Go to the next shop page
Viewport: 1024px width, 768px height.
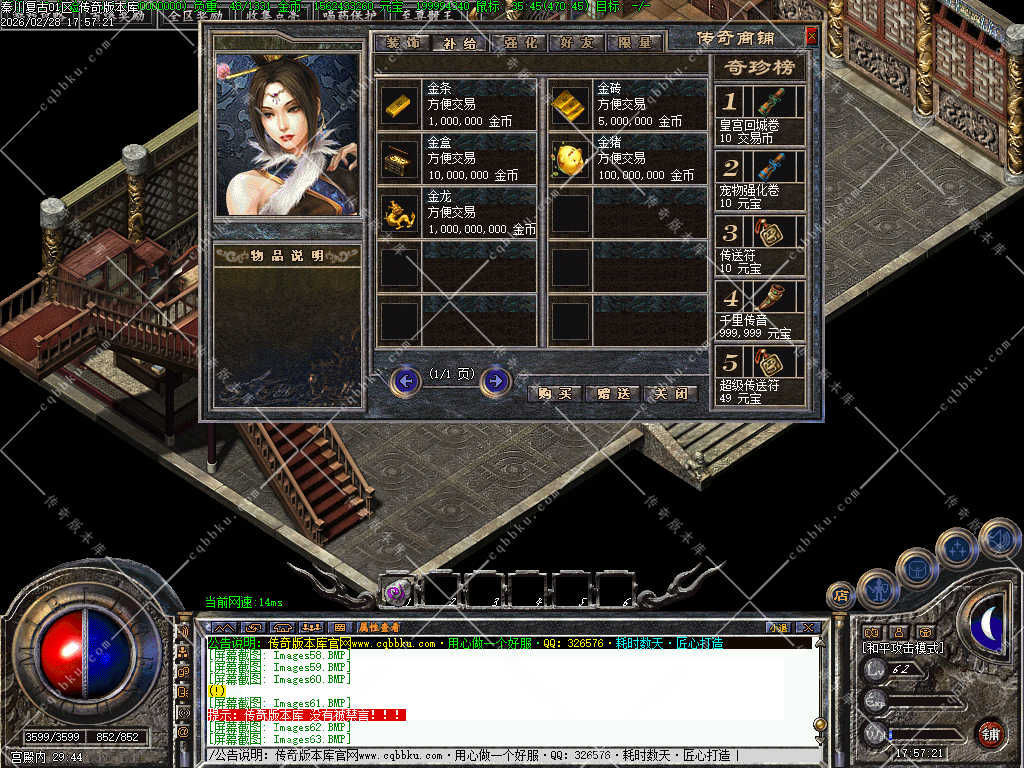pos(496,381)
